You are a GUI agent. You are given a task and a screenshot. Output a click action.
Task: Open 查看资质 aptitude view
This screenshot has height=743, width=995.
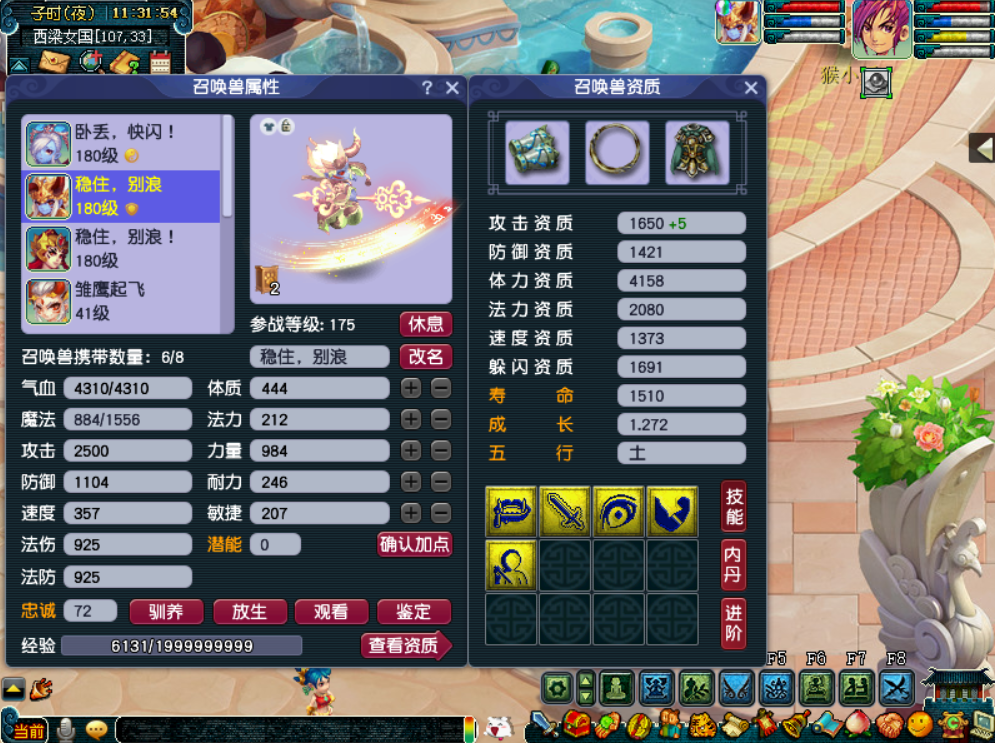point(405,646)
